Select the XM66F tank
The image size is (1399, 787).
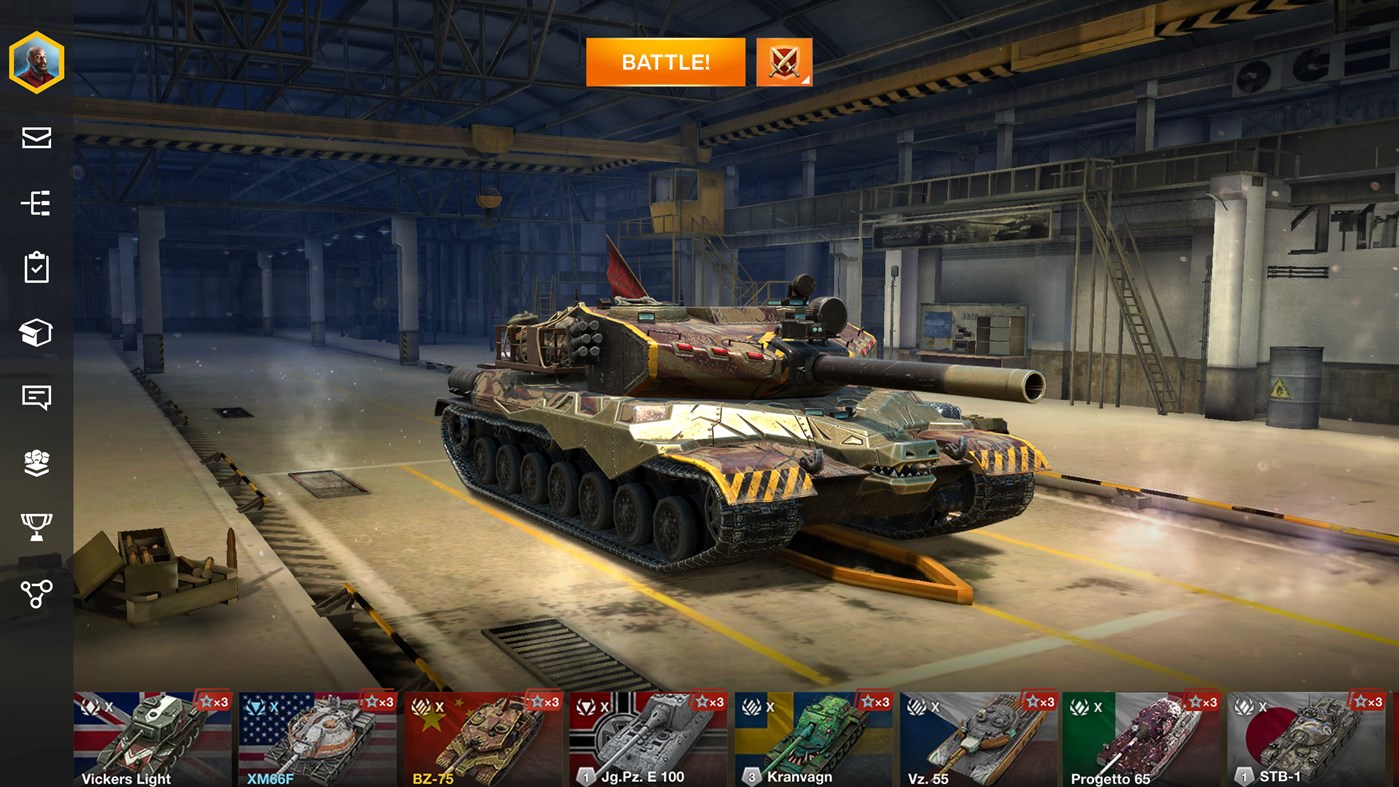coord(315,738)
